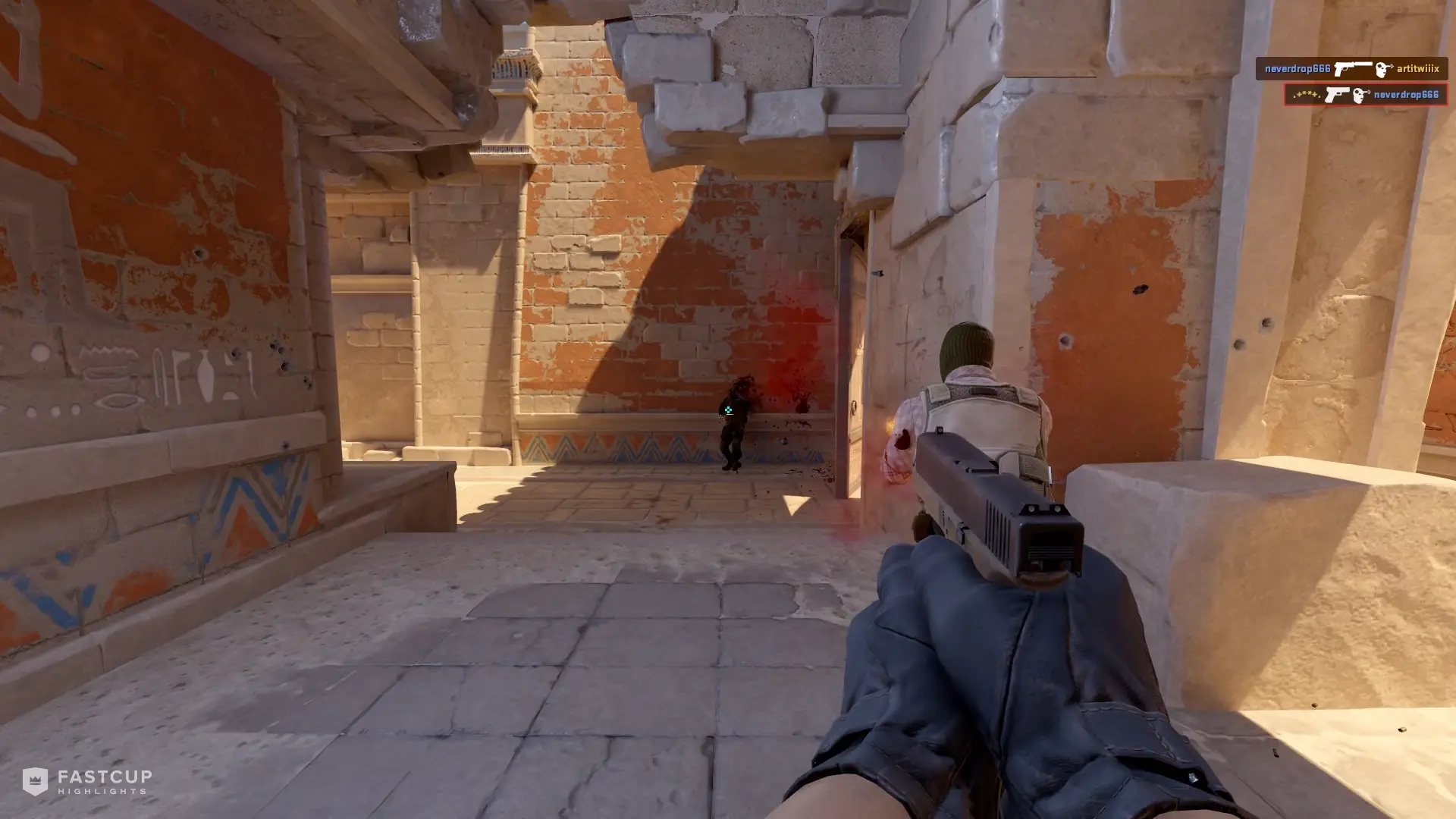Click the headshot icon in the red-bordered kill row
The height and width of the screenshot is (819, 1456).
(1360, 95)
